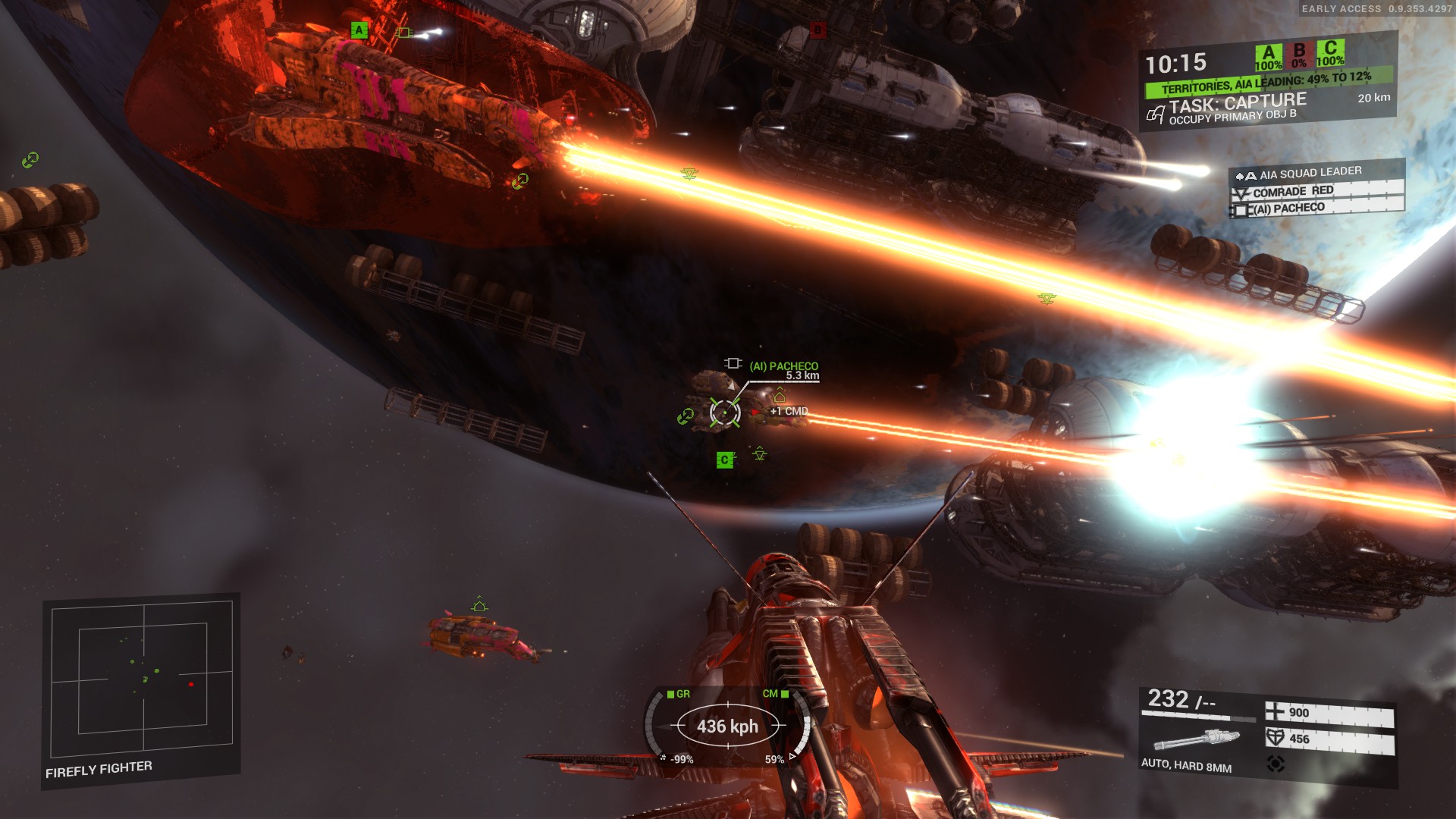Image resolution: width=1456 pixels, height=819 pixels.
Task: Click the capture flag icon beside TASK: CAPTURE
Action: [1155, 114]
